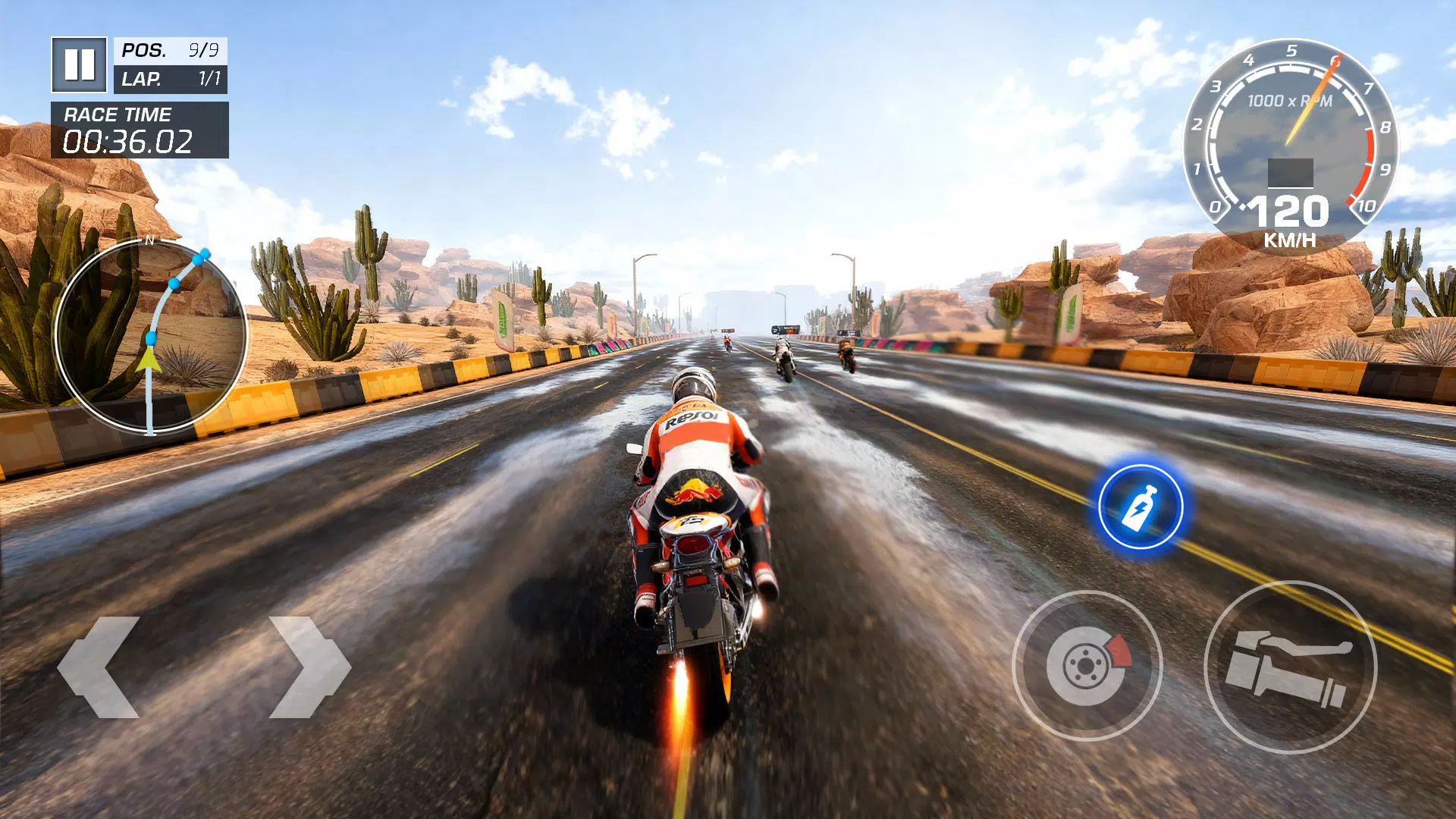
Task: Click the north marker on the minimap
Action: click(x=150, y=241)
